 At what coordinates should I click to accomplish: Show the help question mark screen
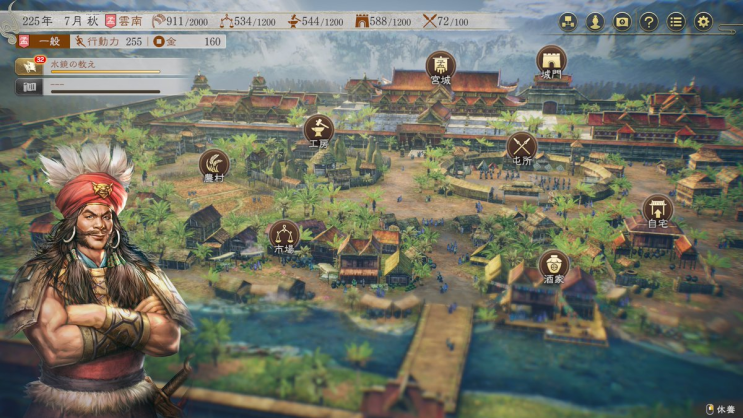point(649,21)
